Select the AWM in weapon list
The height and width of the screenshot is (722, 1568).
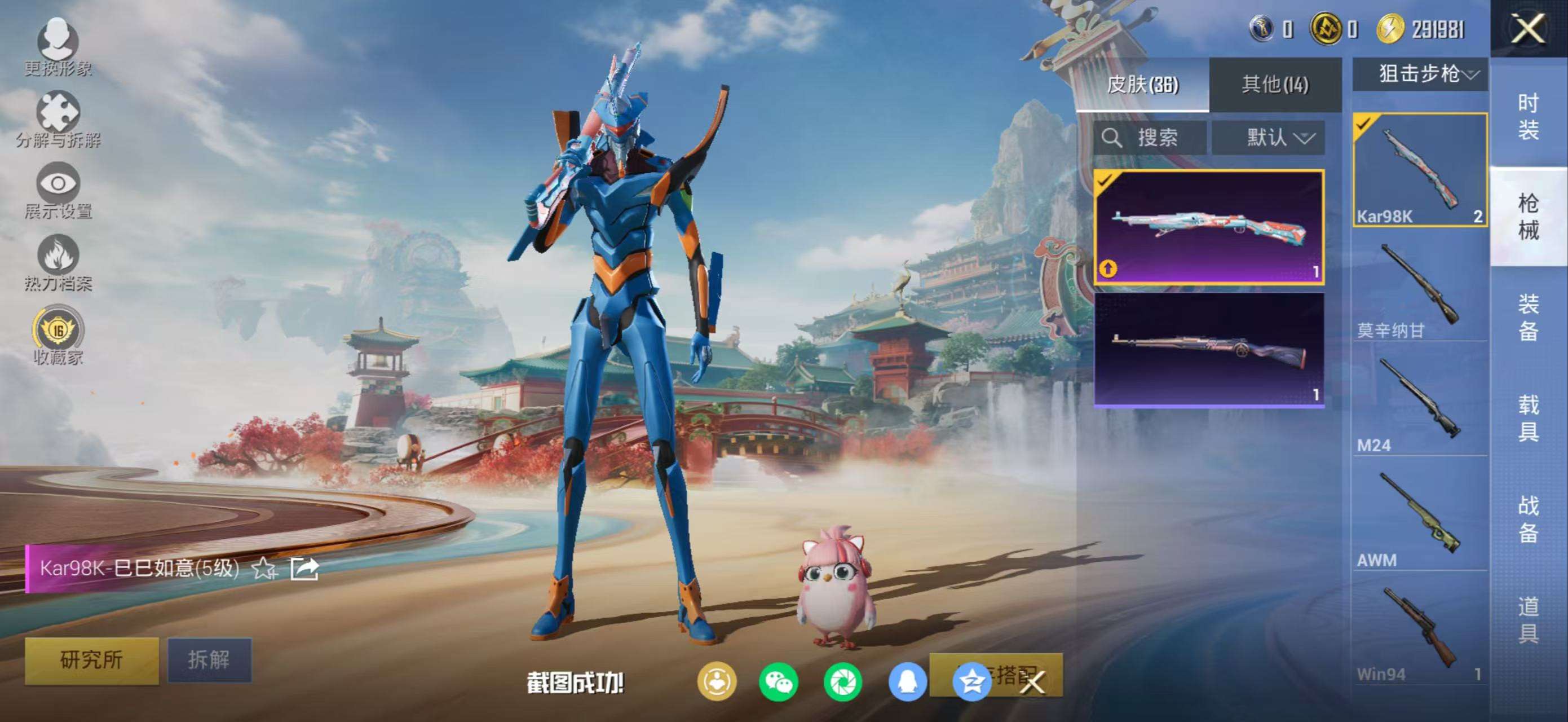pyautogui.click(x=1420, y=517)
